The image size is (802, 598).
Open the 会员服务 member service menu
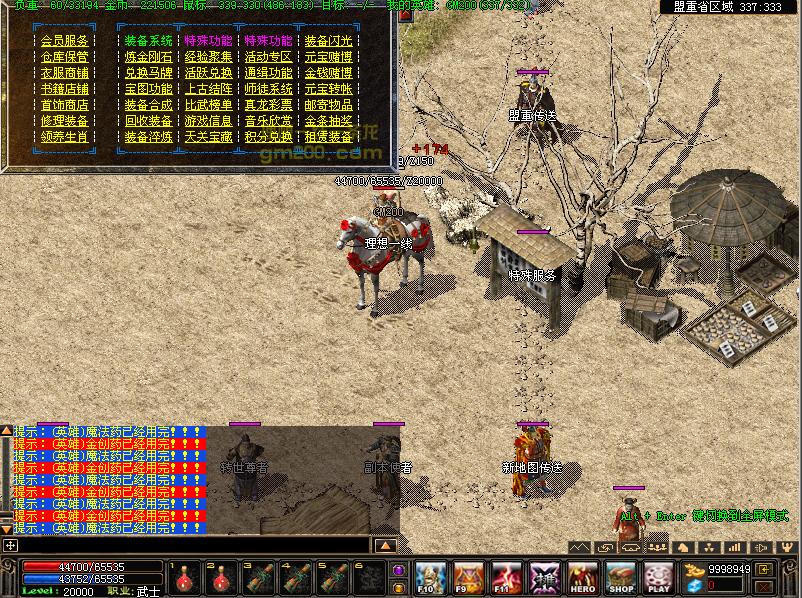coord(64,41)
